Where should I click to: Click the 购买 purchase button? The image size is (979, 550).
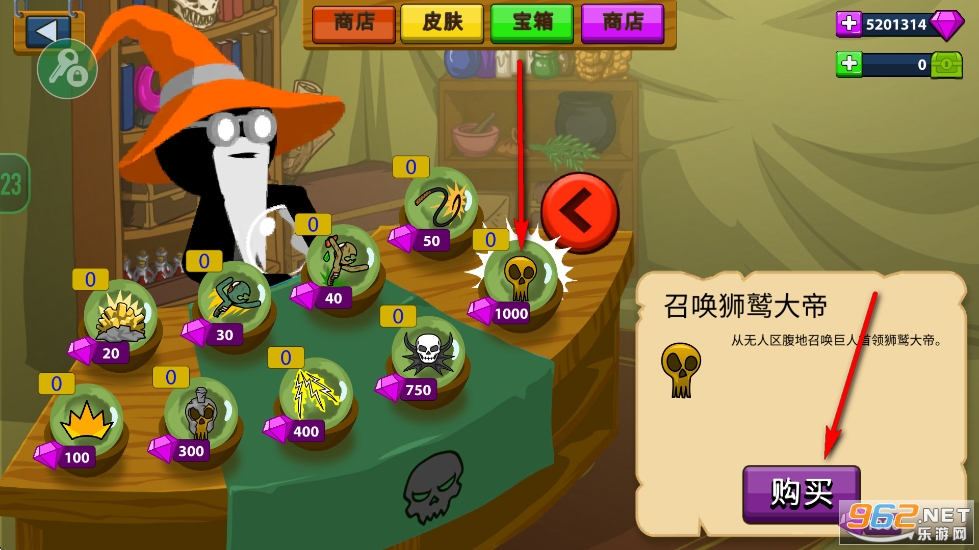click(x=801, y=492)
